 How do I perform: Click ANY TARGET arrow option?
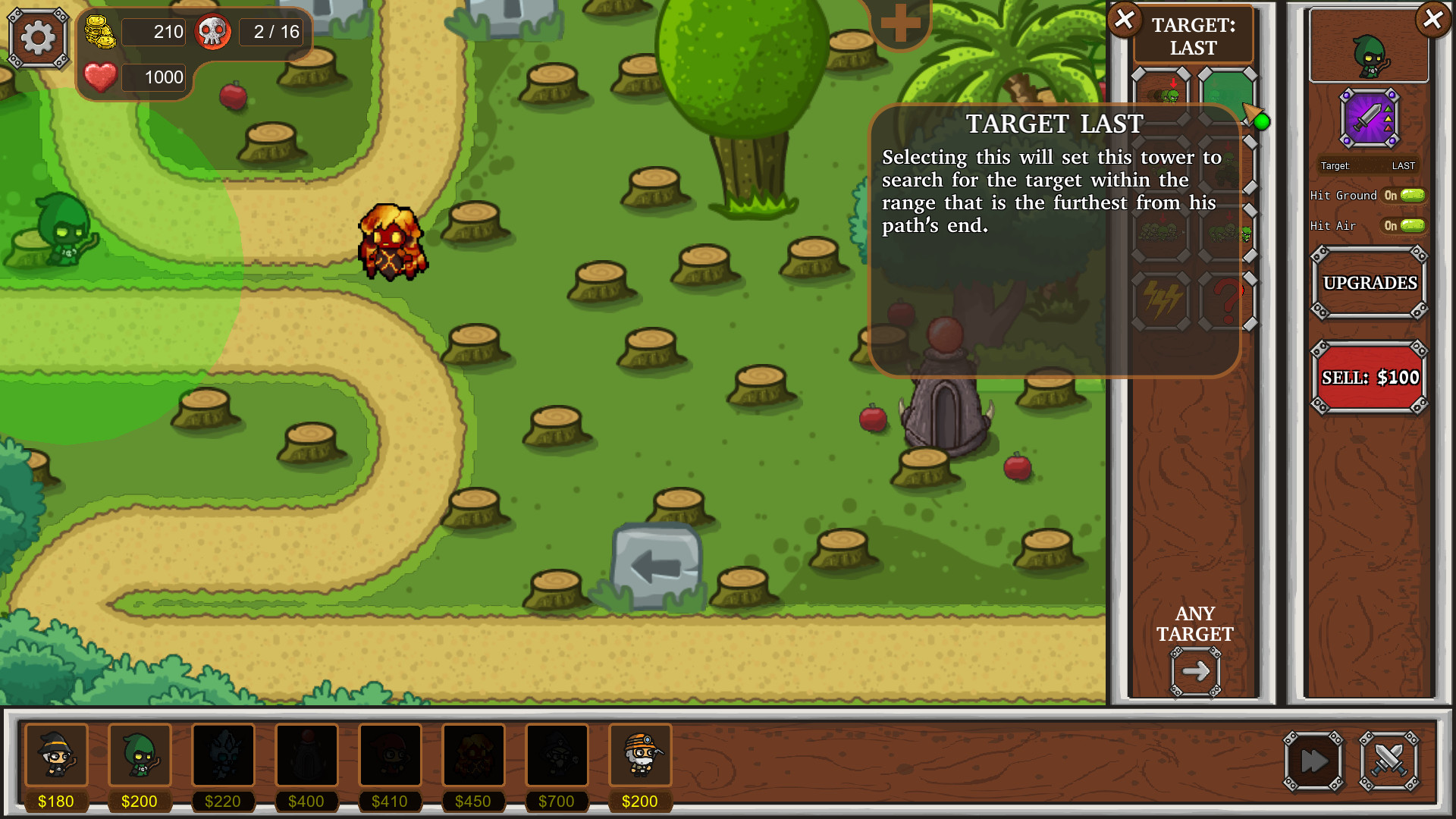1196,670
